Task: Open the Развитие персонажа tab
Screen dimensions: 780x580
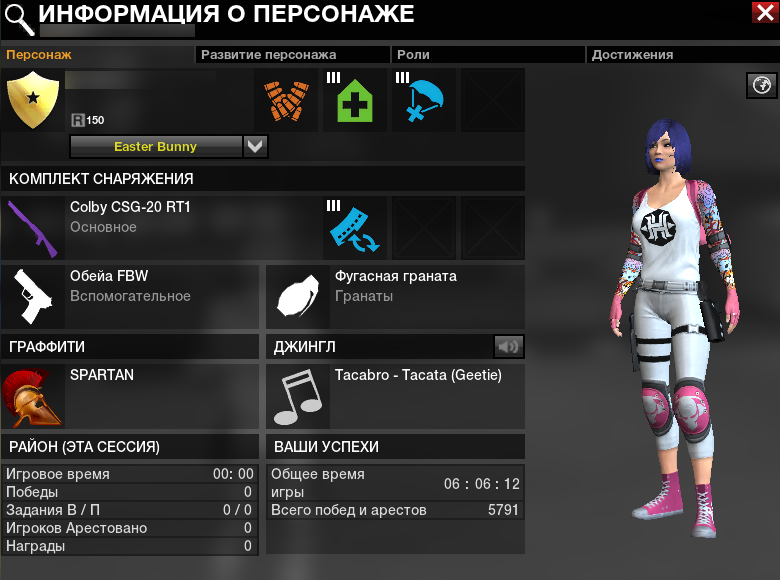Action: 268,55
